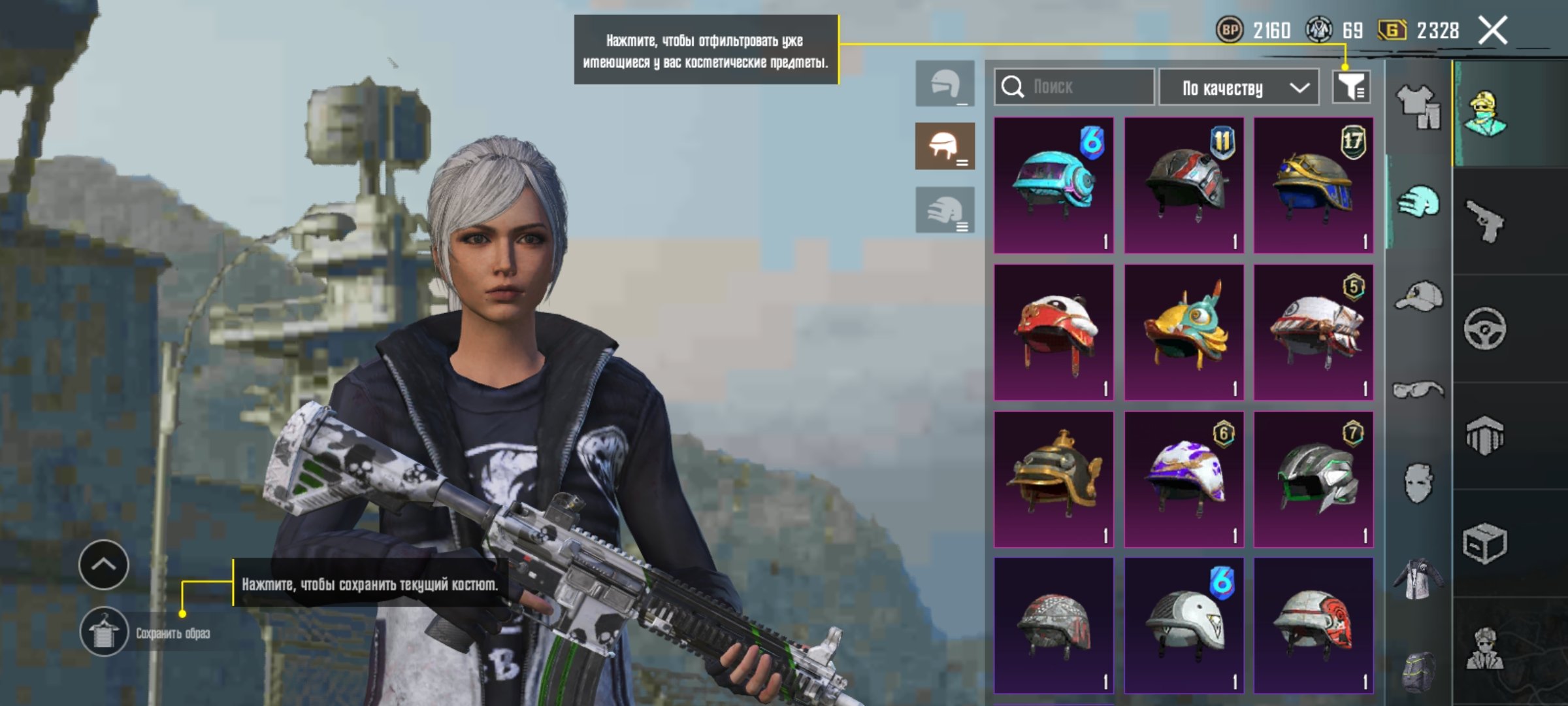Switch to the pistol weapons section
Image resolution: width=1568 pixels, height=706 pixels.
click(1484, 221)
